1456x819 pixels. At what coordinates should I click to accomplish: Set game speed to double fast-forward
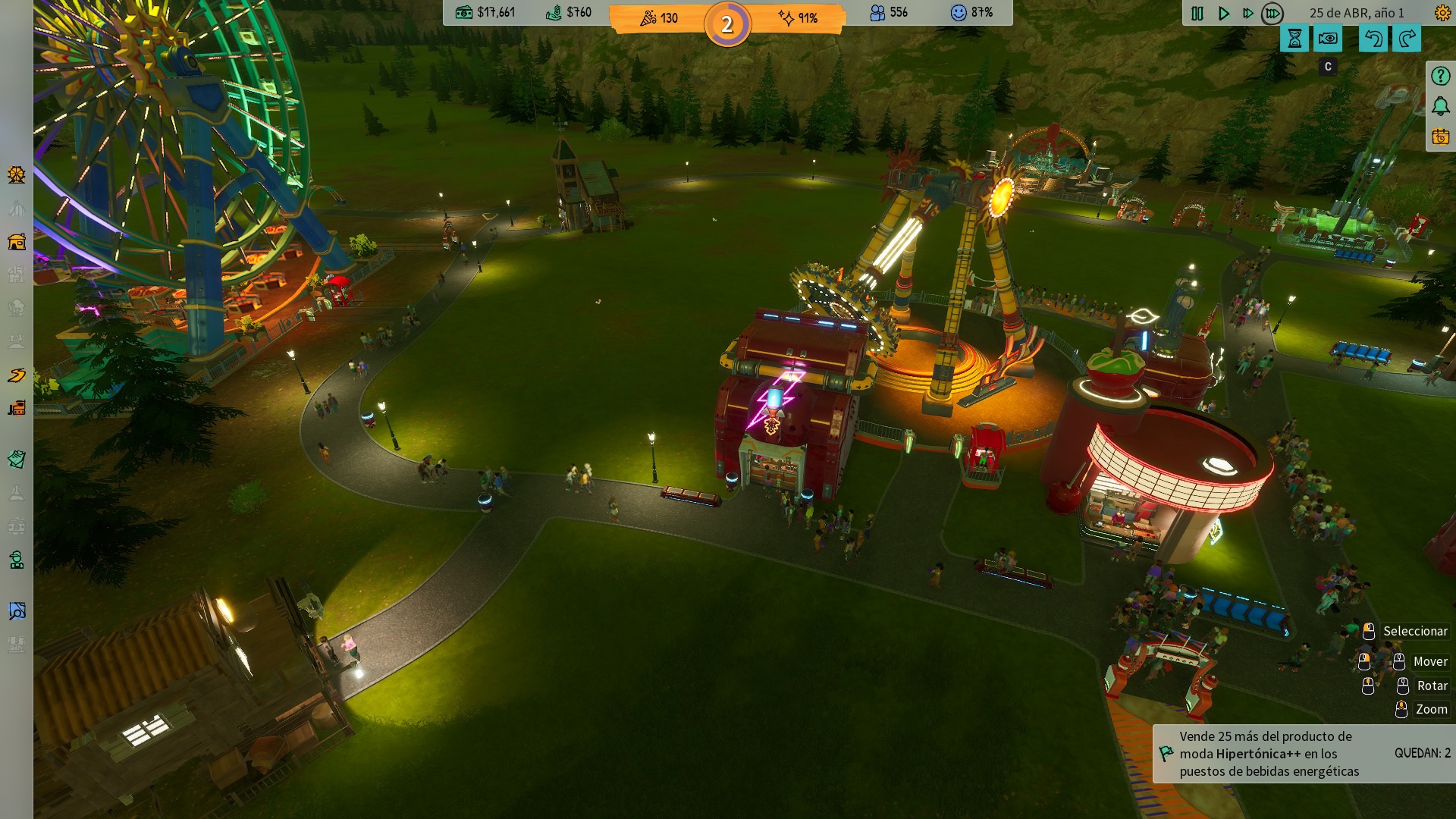click(1247, 14)
